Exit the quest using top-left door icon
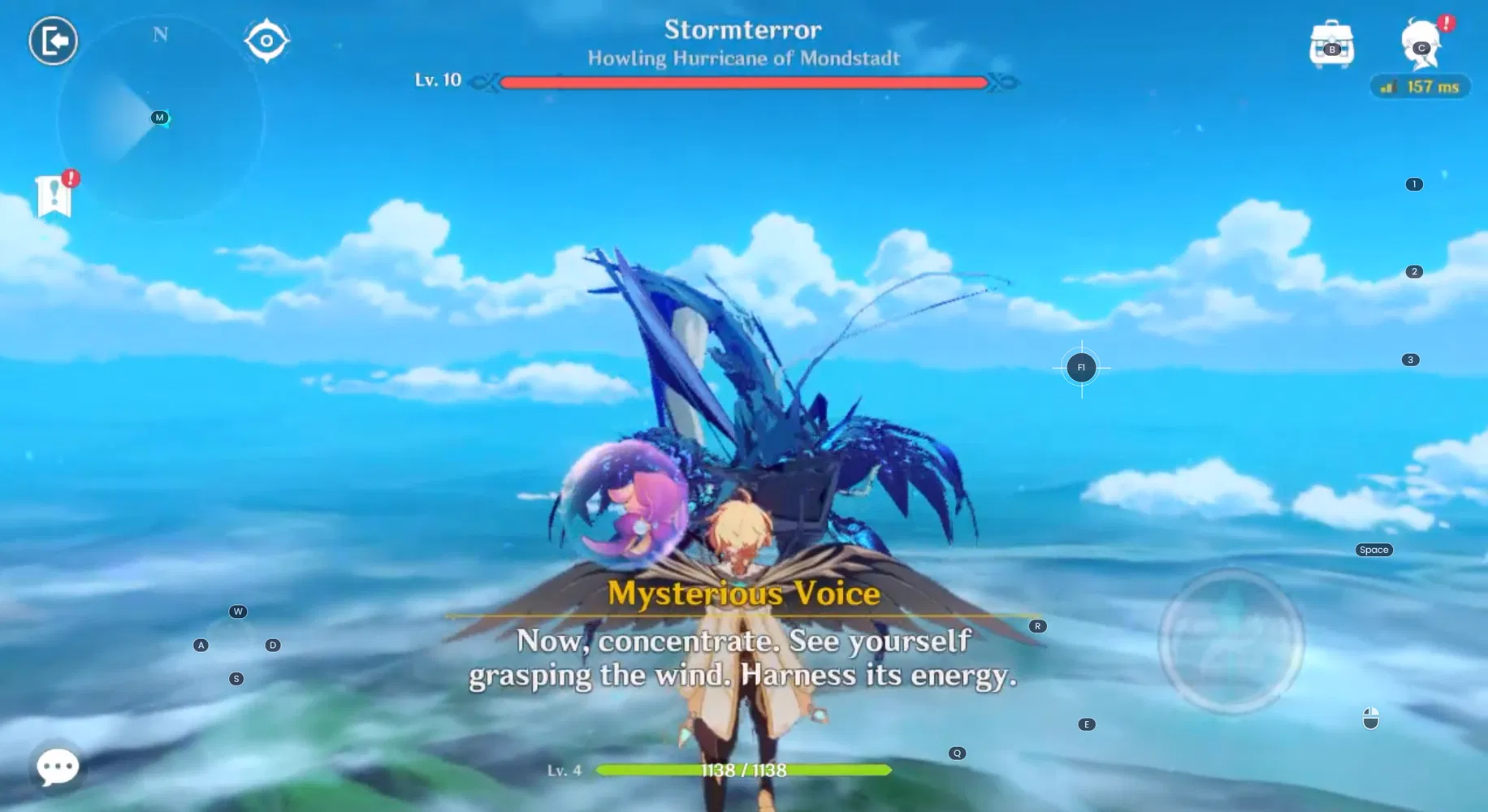The image size is (1488, 812). coord(52,39)
